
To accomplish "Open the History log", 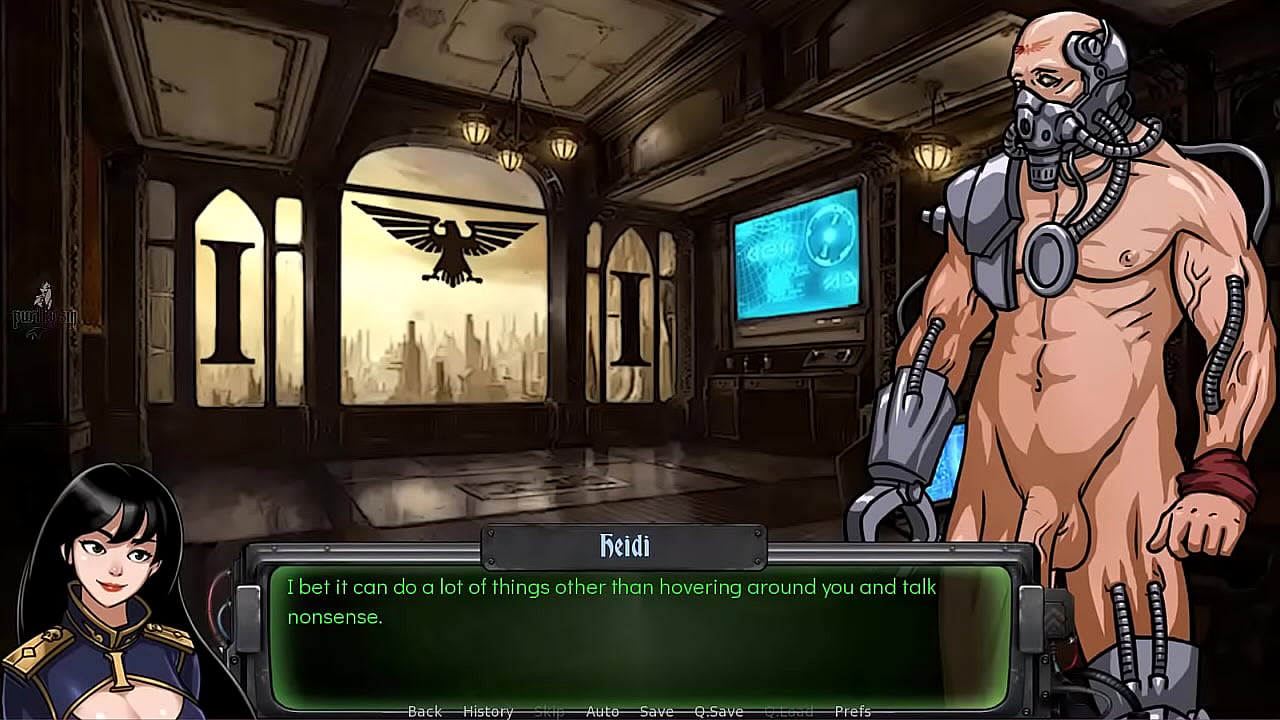I will pyautogui.click(x=488, y=711).
